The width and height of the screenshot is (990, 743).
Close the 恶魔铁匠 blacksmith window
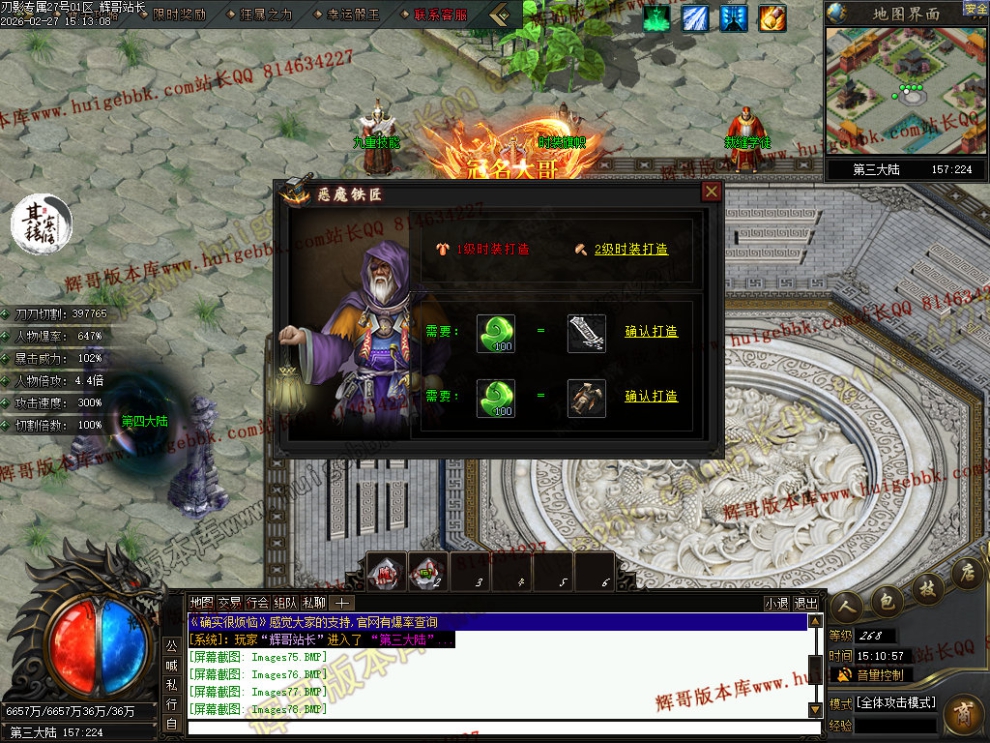click(x=711, y=192)
